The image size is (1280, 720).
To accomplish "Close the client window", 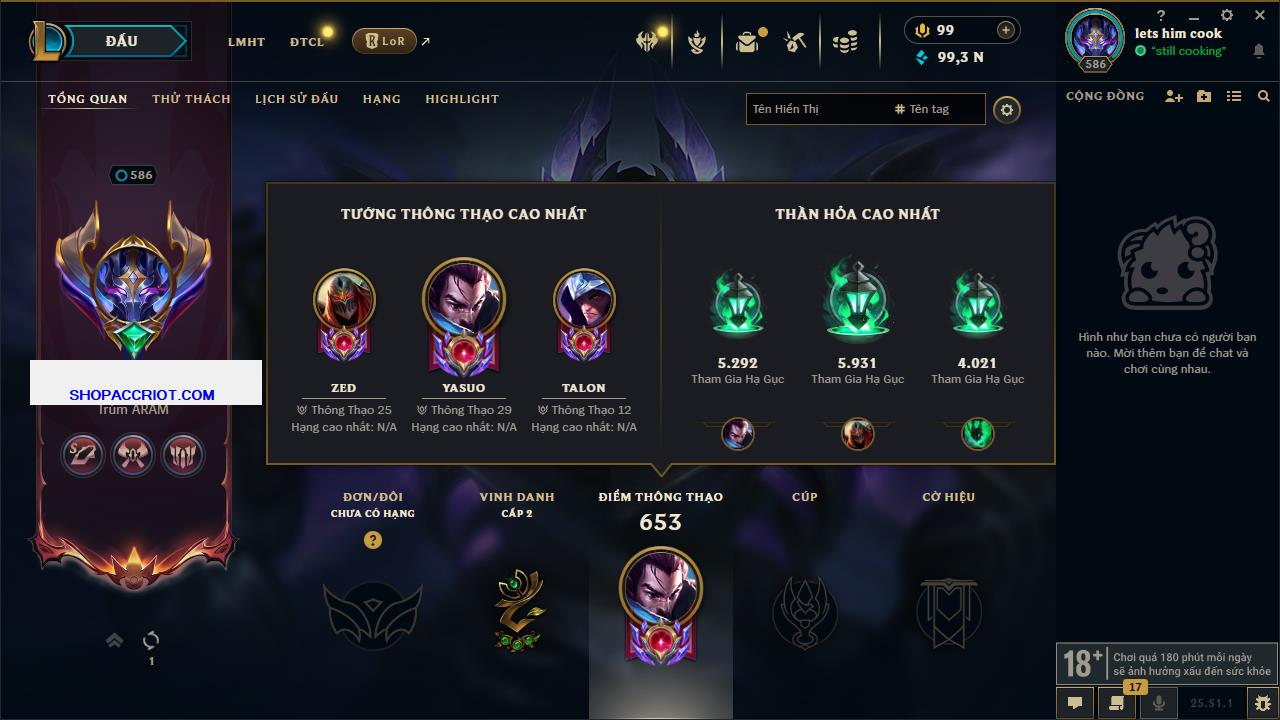I will 1260,15.
